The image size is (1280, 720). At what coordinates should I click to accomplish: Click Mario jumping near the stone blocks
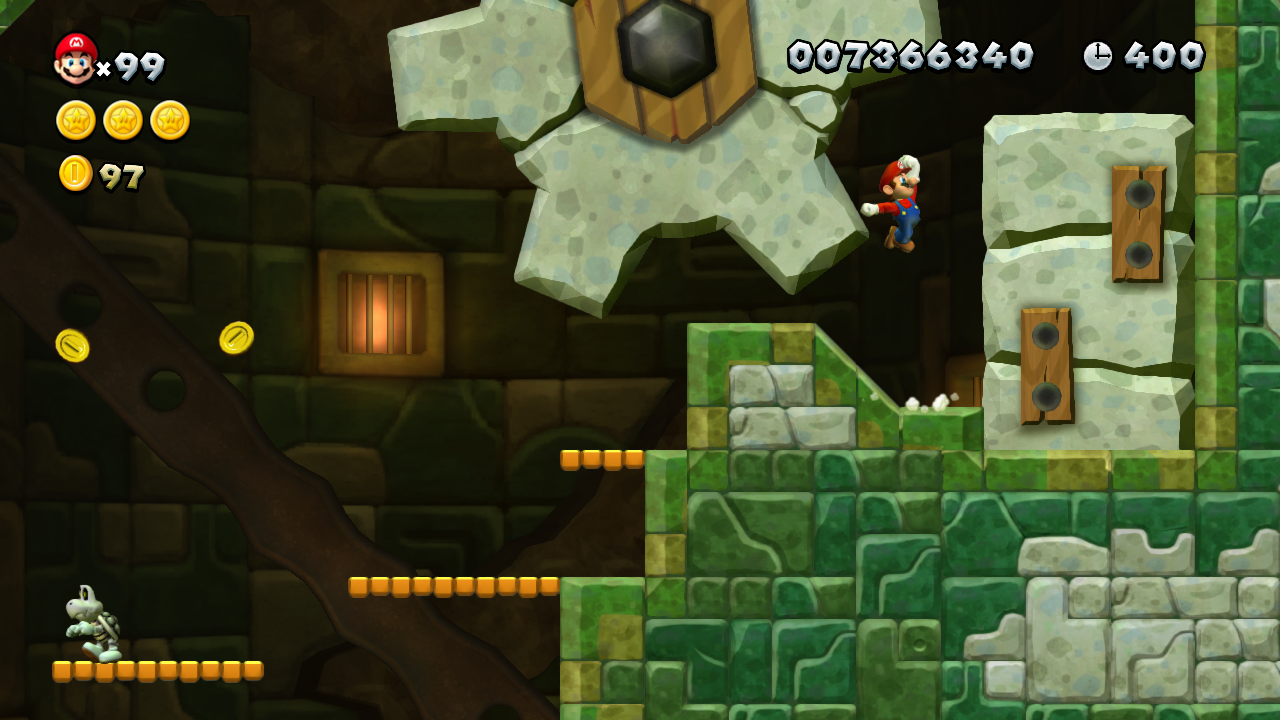point(900,200)
